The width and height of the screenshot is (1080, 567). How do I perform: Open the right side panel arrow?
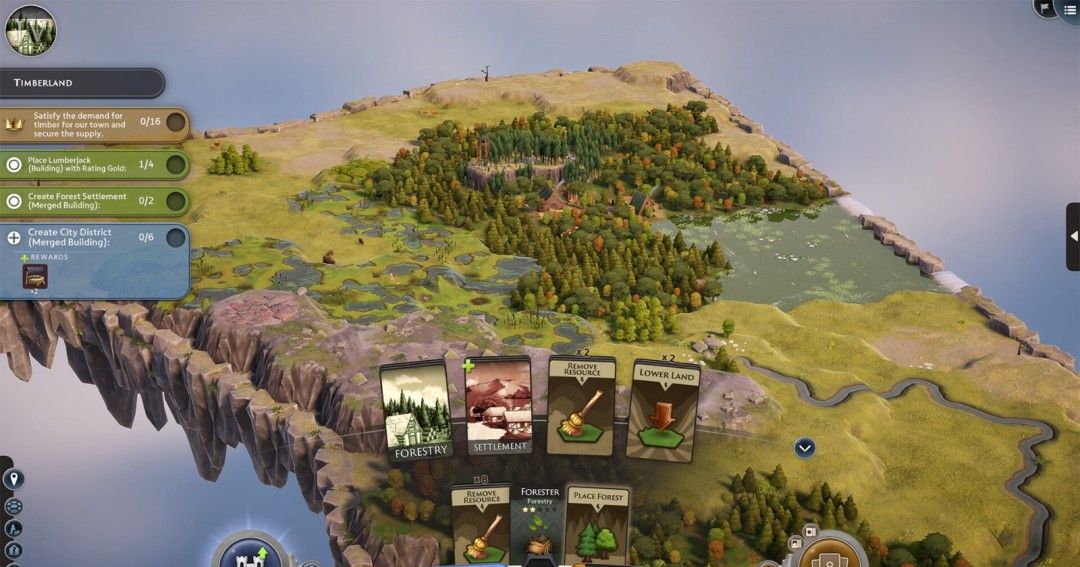point(1073,237)
